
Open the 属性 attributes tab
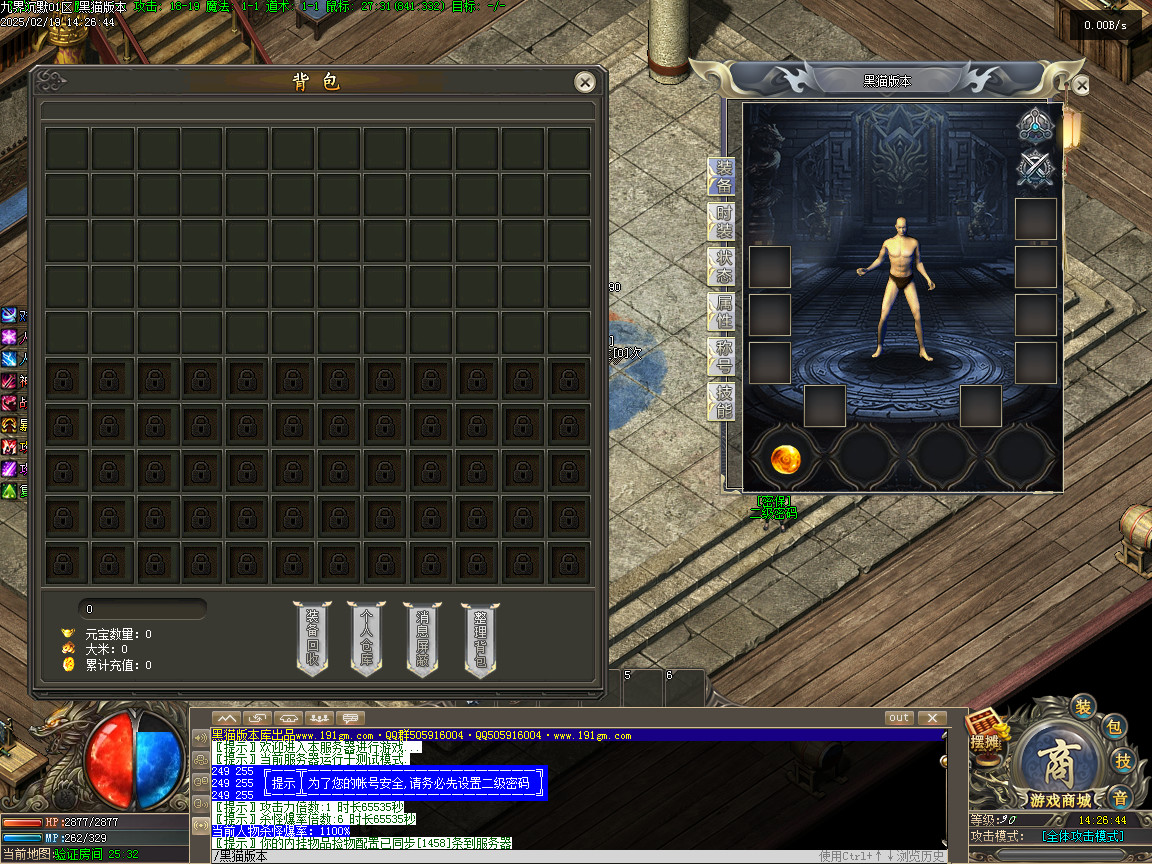click(x=722, y=312)
